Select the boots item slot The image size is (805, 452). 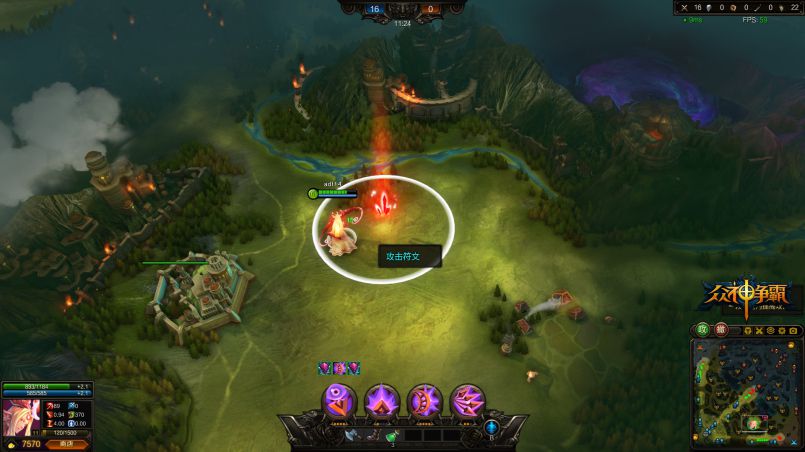tap(372, 435)
